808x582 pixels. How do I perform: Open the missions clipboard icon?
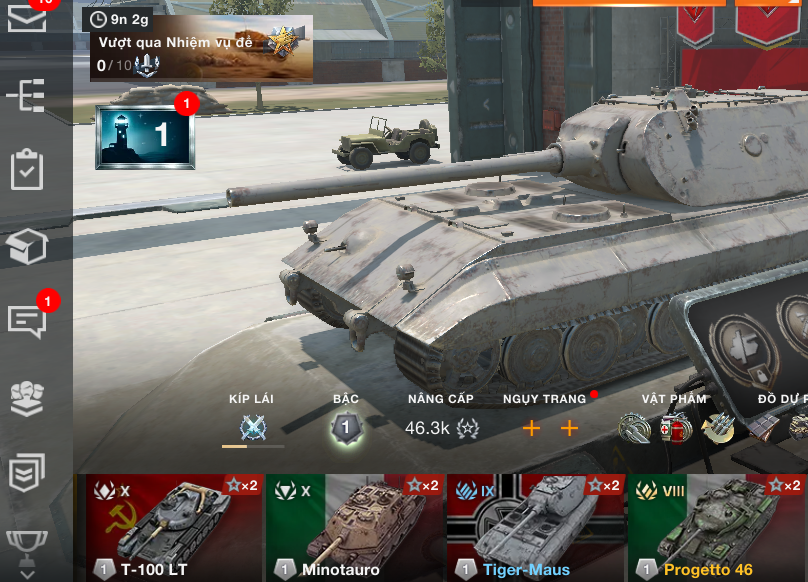click(27, 170)
